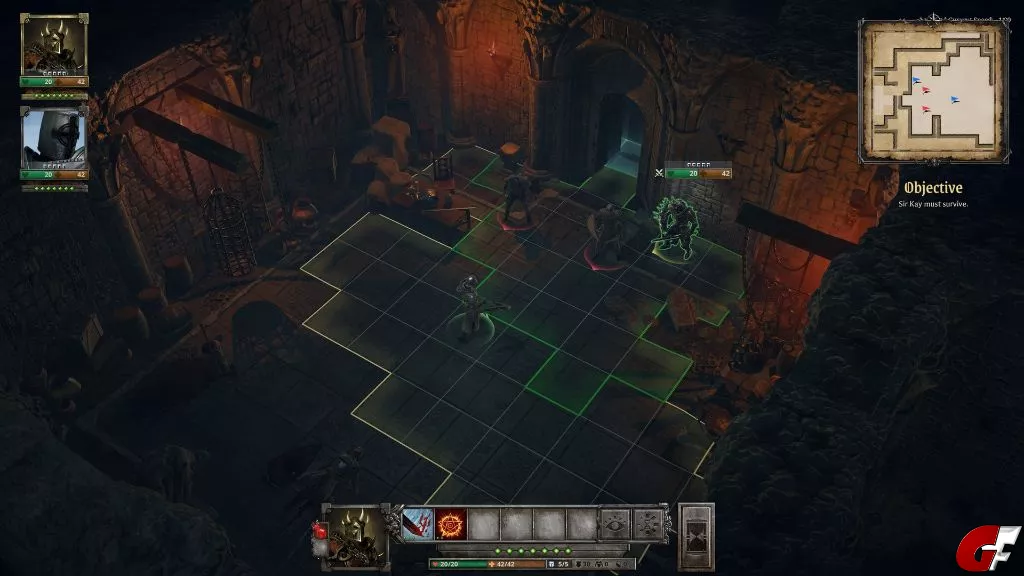The image size is (1024, 576).
Task: Activate the fiery pentagram rune ability
Action: [451, 524]
